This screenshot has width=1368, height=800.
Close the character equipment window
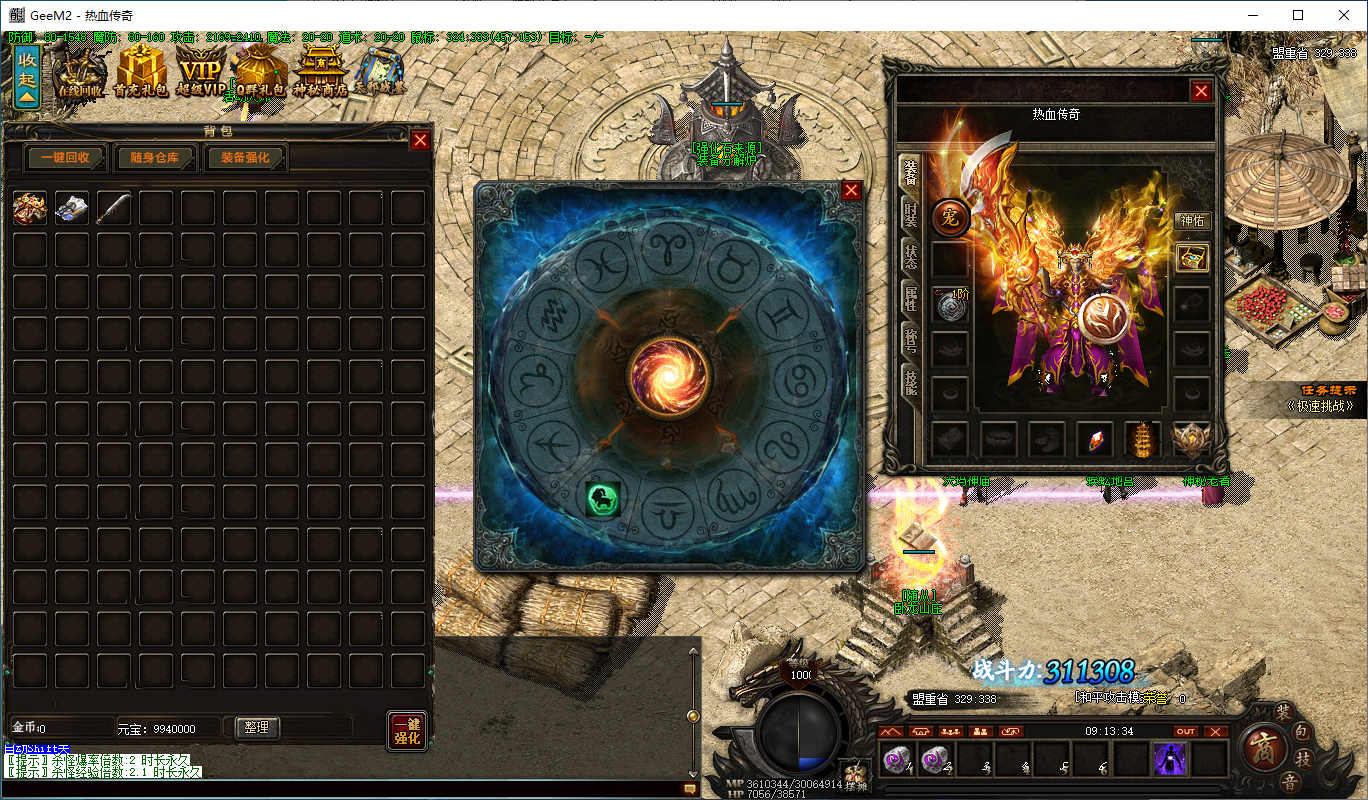[1201, 92]
